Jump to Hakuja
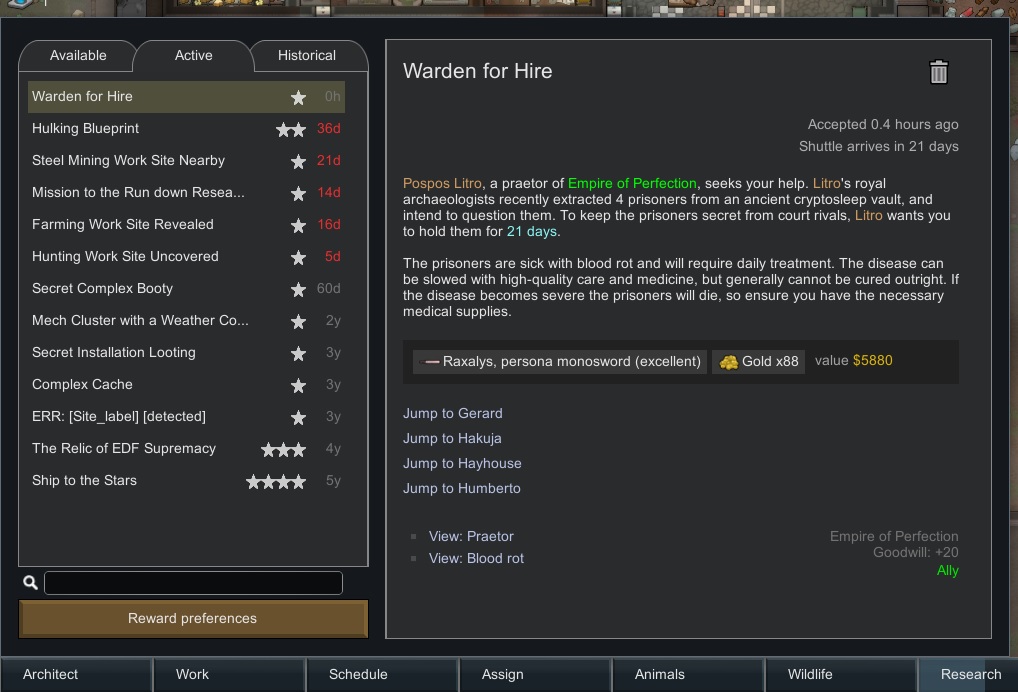Screen dimensions: 1018x692 point(452,439)
